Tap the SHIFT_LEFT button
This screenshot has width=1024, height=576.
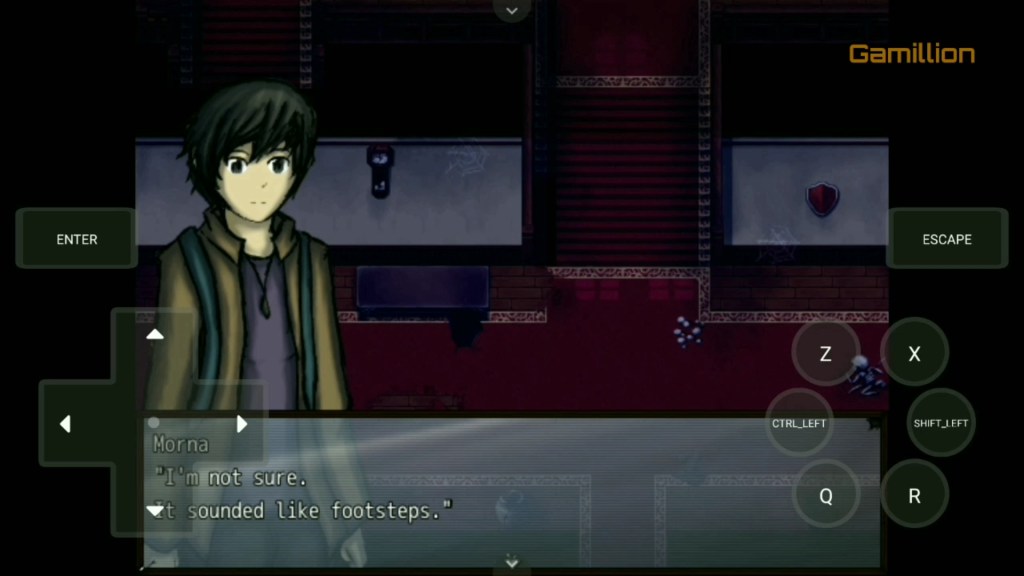[x=941, y=423]
